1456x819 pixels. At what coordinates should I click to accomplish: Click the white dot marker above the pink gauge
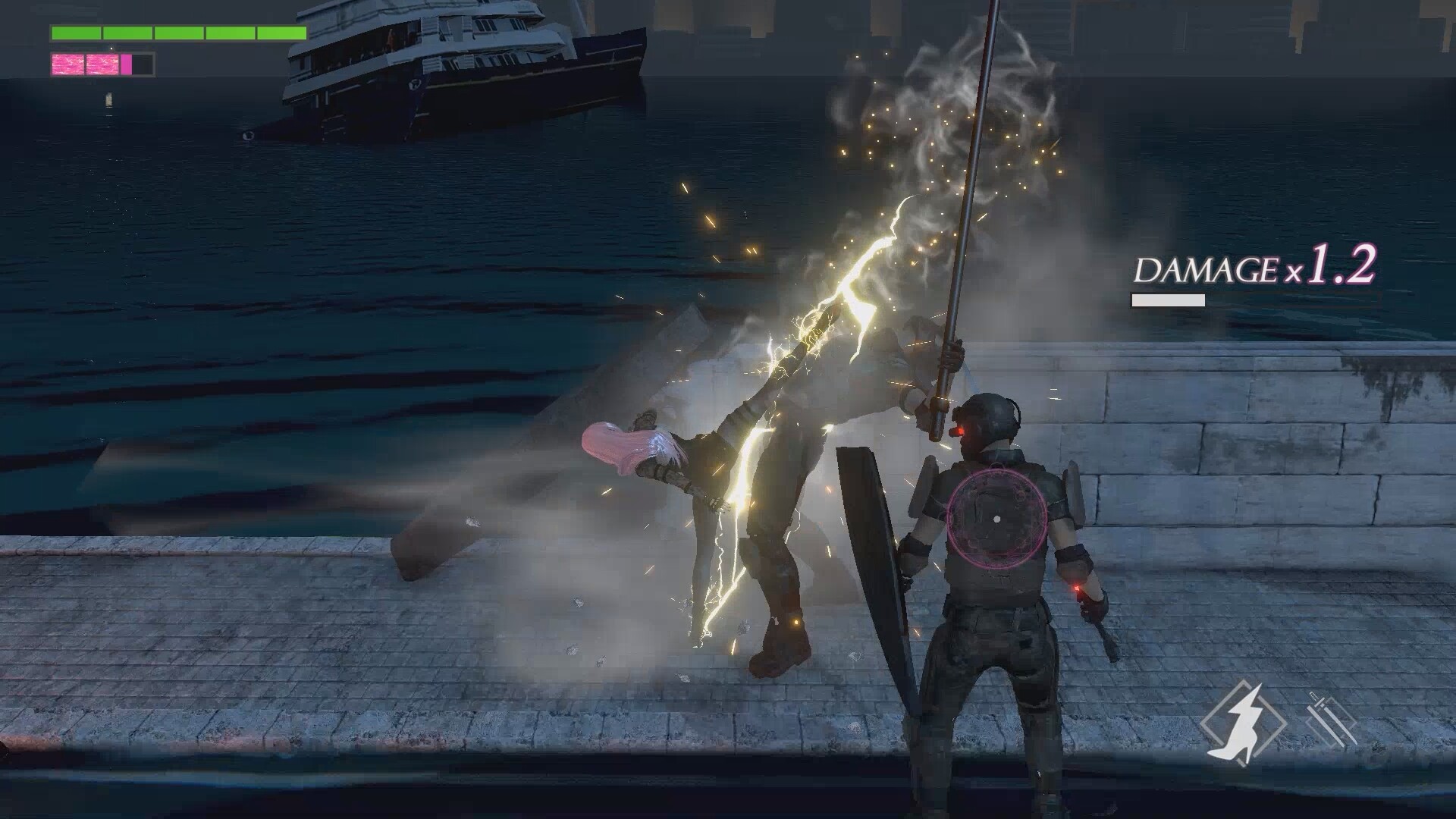coord(111,49)
